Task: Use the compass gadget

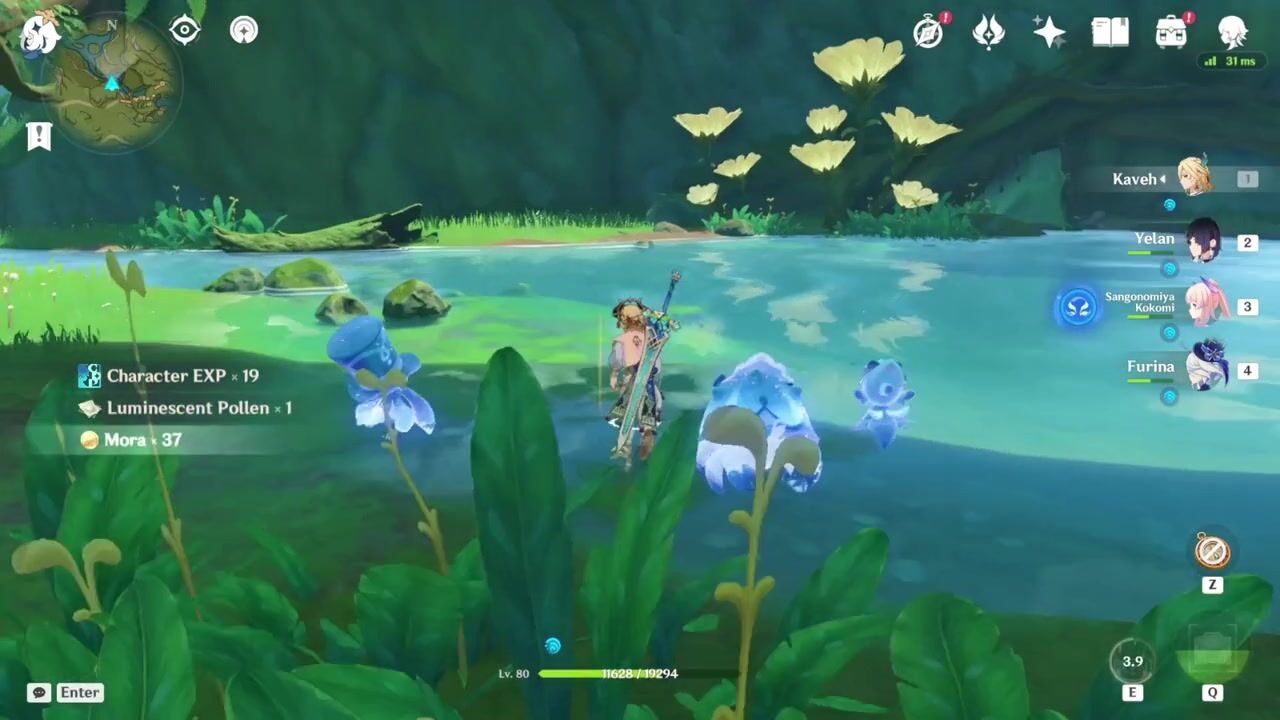Action: (x=1212, y=551)
